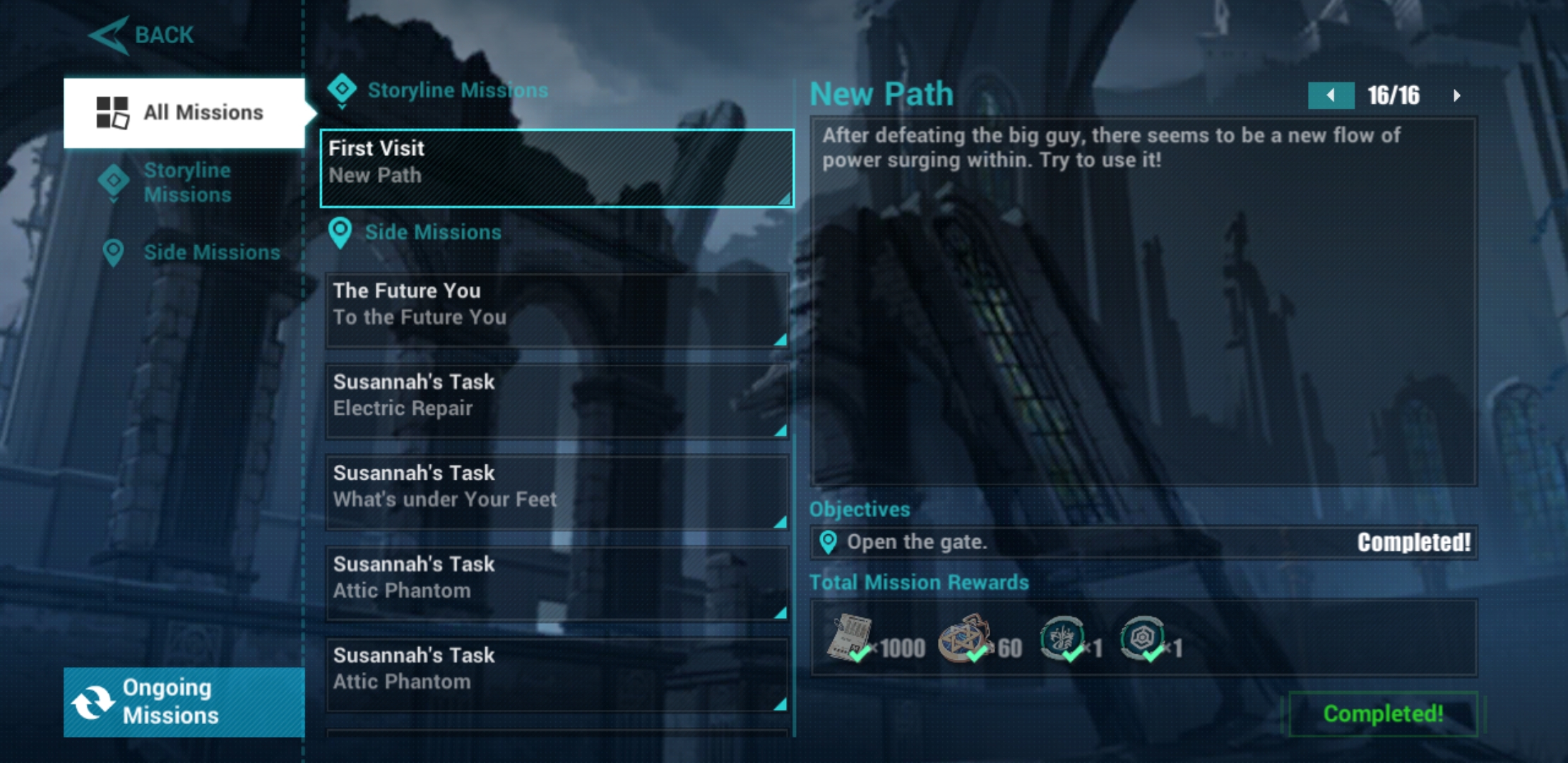Click the previous mission arrow near 16/16
1568x763 pixels.
click(x=1331, y=93)
